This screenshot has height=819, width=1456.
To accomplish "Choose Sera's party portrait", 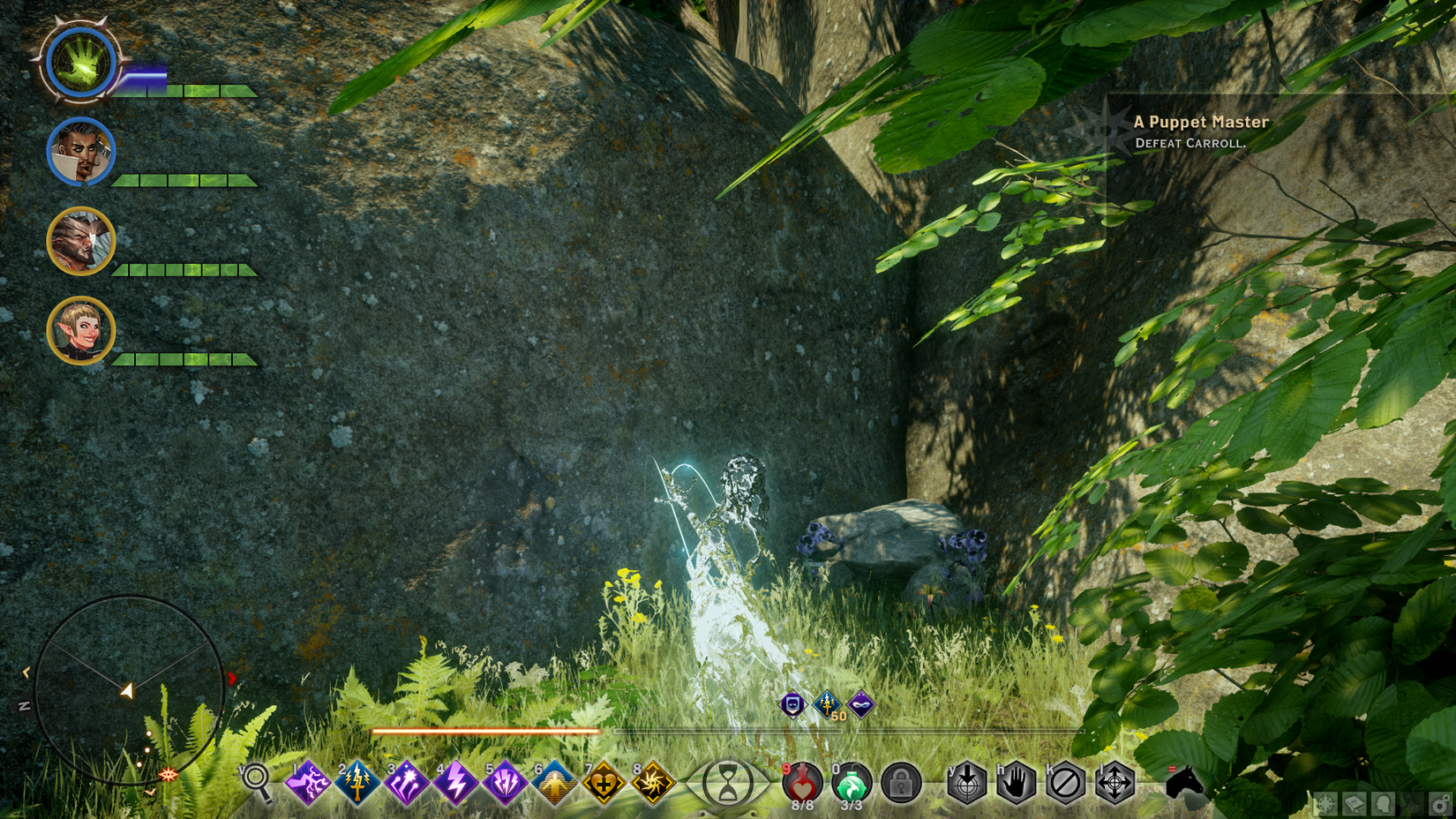I will [80, 331].
